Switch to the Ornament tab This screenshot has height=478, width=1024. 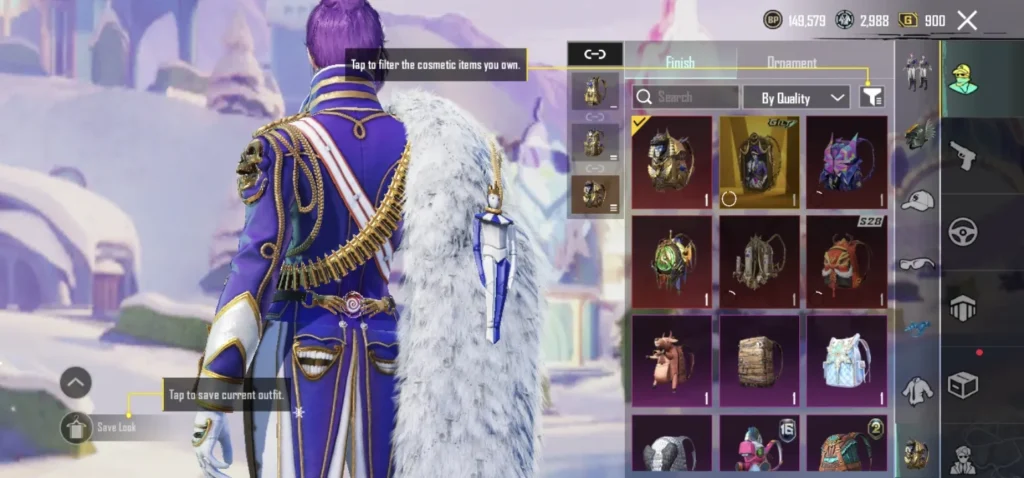coord(791,63)
